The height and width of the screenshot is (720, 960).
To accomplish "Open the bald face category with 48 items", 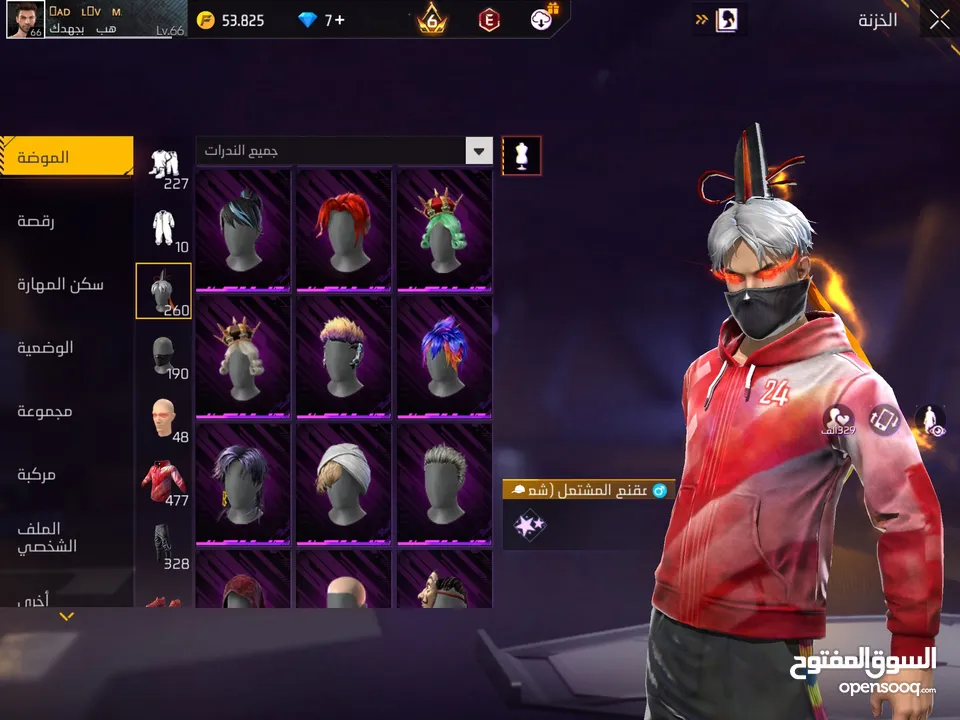I will coord(164,420).
